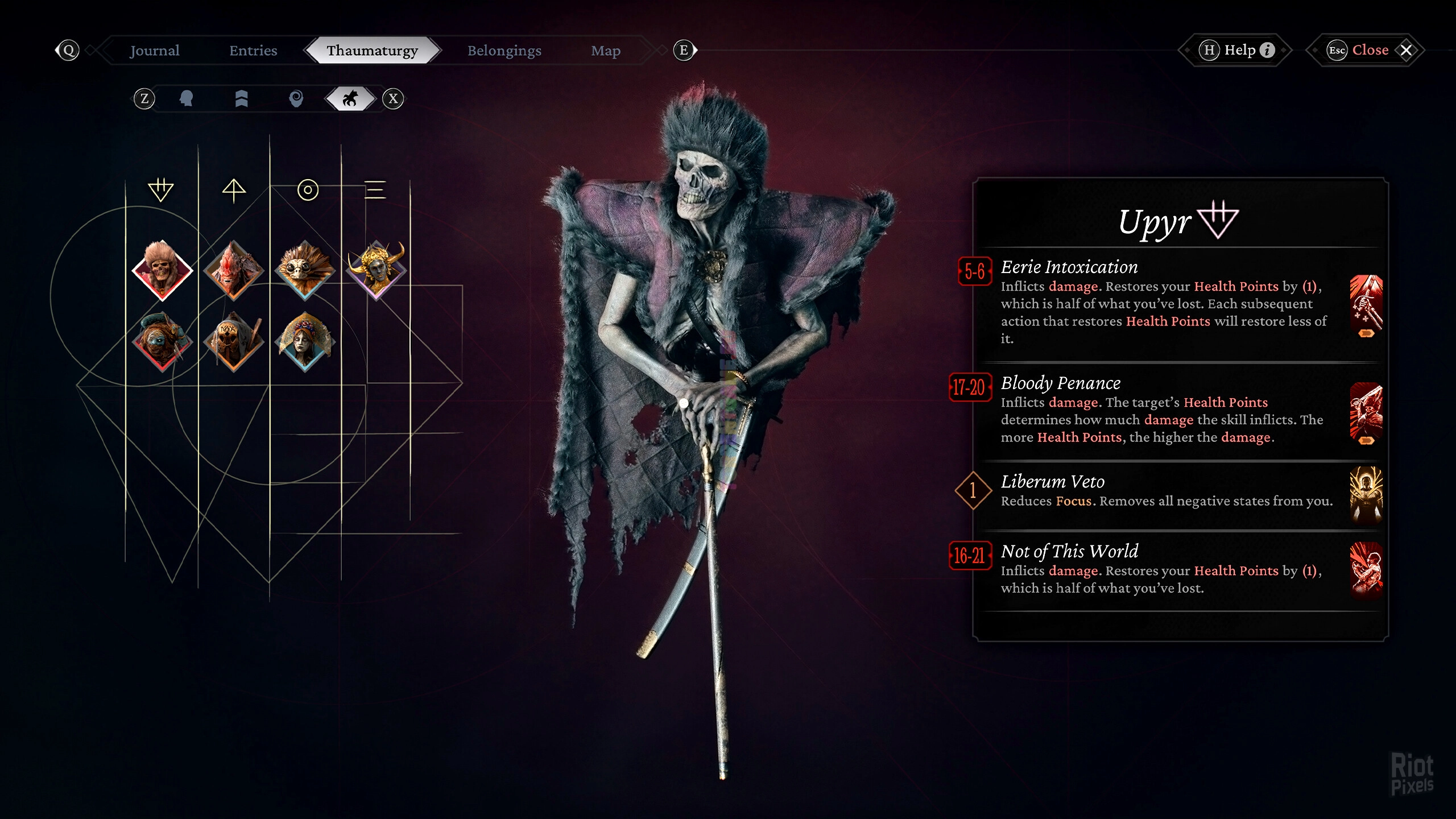Switch to the Entries tab
This screenshot has height=819, width=1456.
[x=253, y=51]
